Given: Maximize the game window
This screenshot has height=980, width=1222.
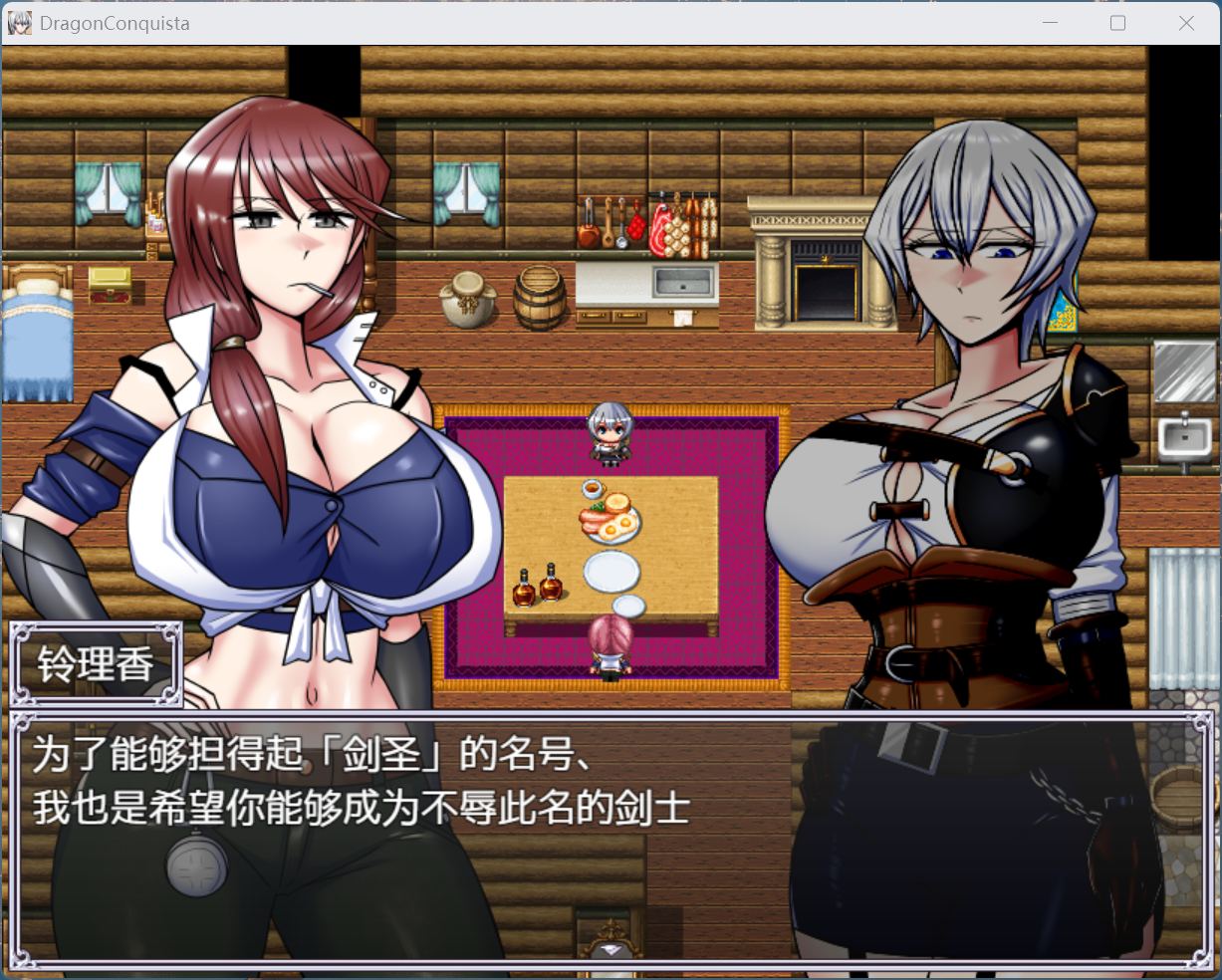Looking at the screenshot, I should click(x=1117, y=23).
